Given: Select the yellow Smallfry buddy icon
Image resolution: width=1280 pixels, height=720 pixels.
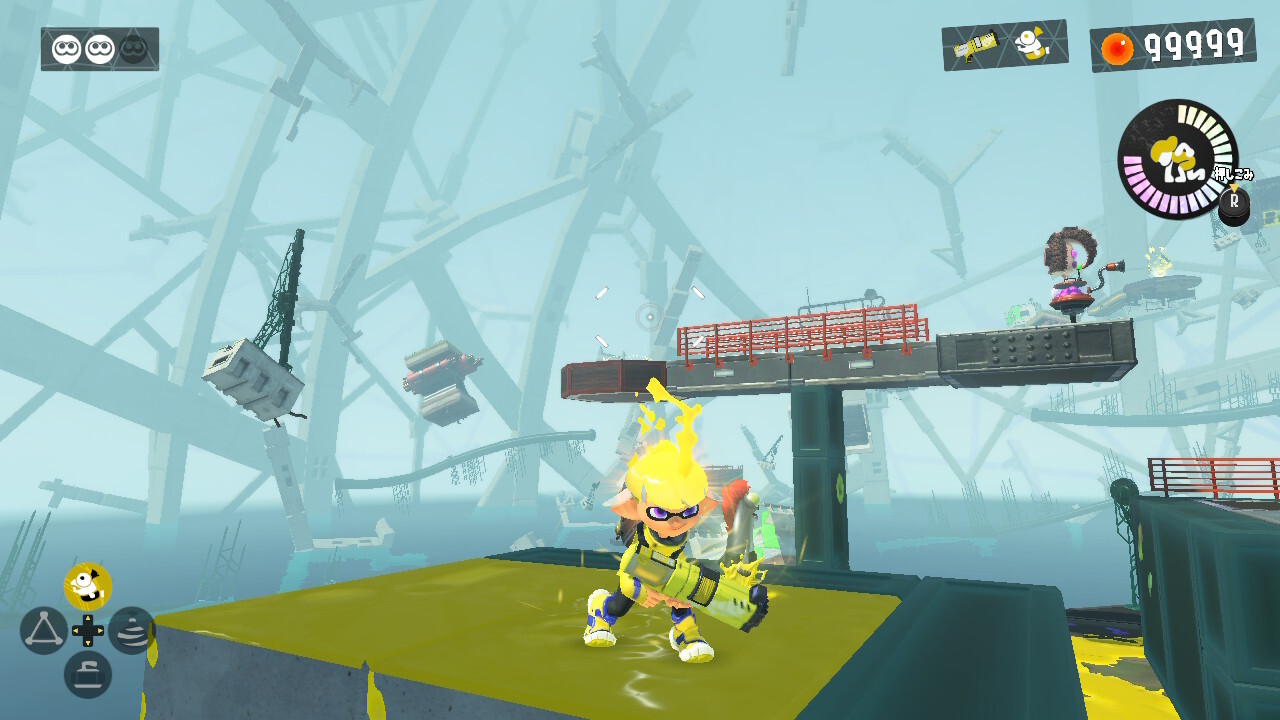Looking at the screenshot, I should [x=87, y=587].
